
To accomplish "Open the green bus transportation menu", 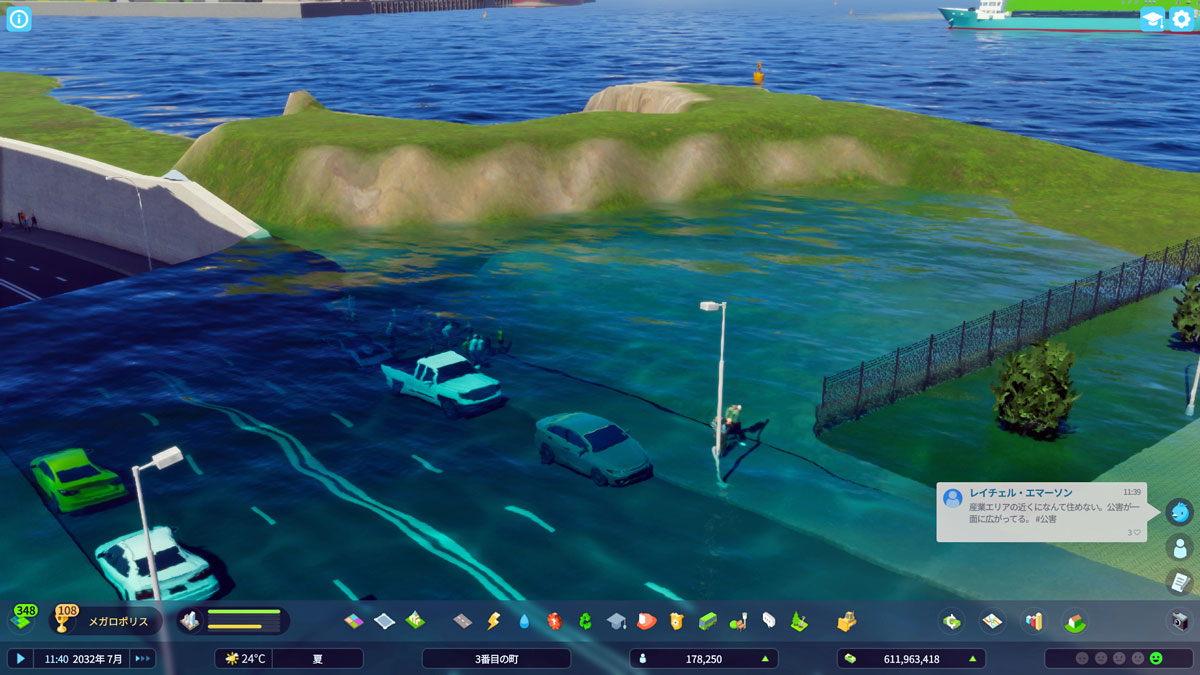I will (708, 621).
